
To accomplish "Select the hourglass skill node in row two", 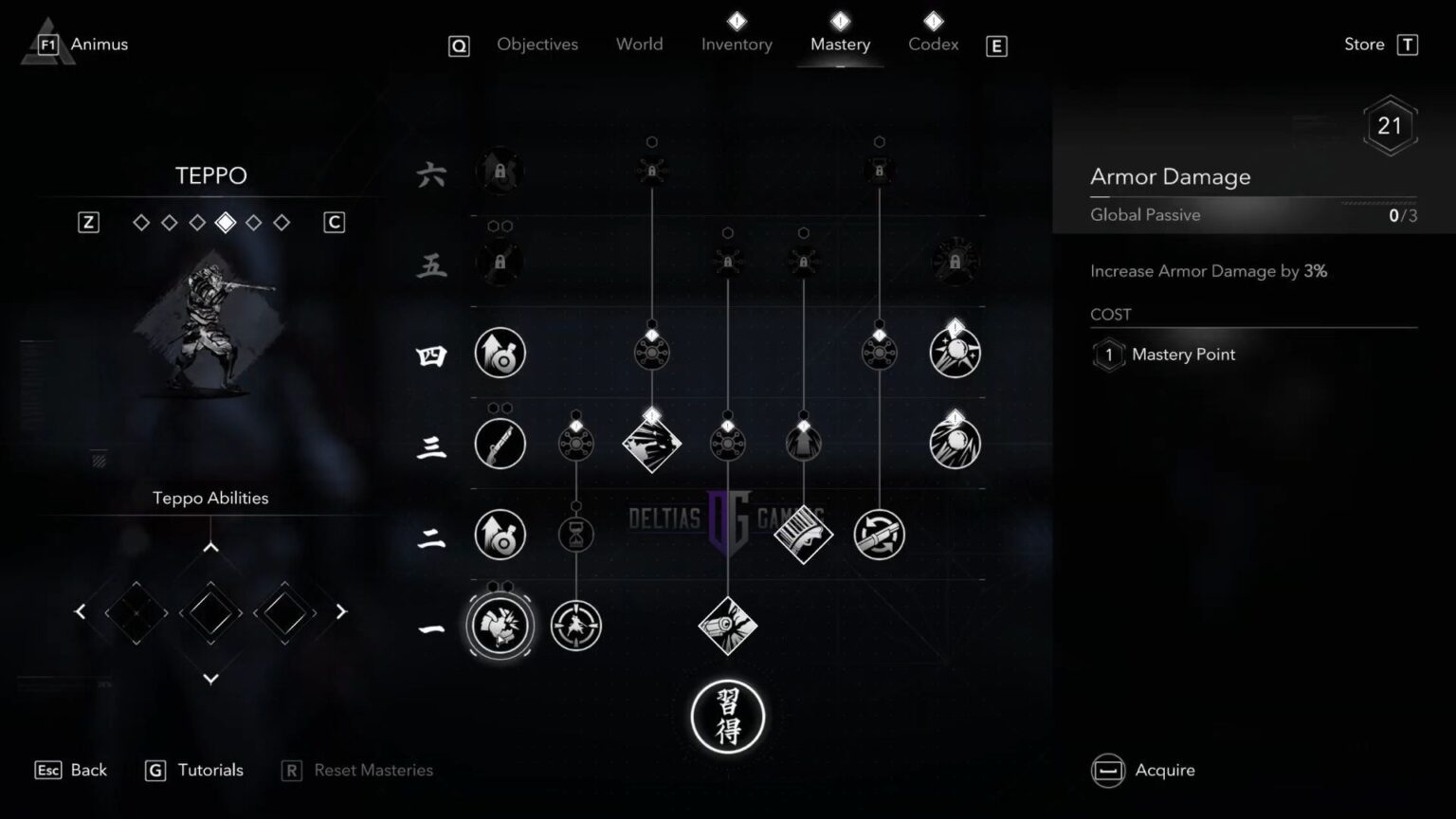I will pyautogui.click(x=576, y=535).
